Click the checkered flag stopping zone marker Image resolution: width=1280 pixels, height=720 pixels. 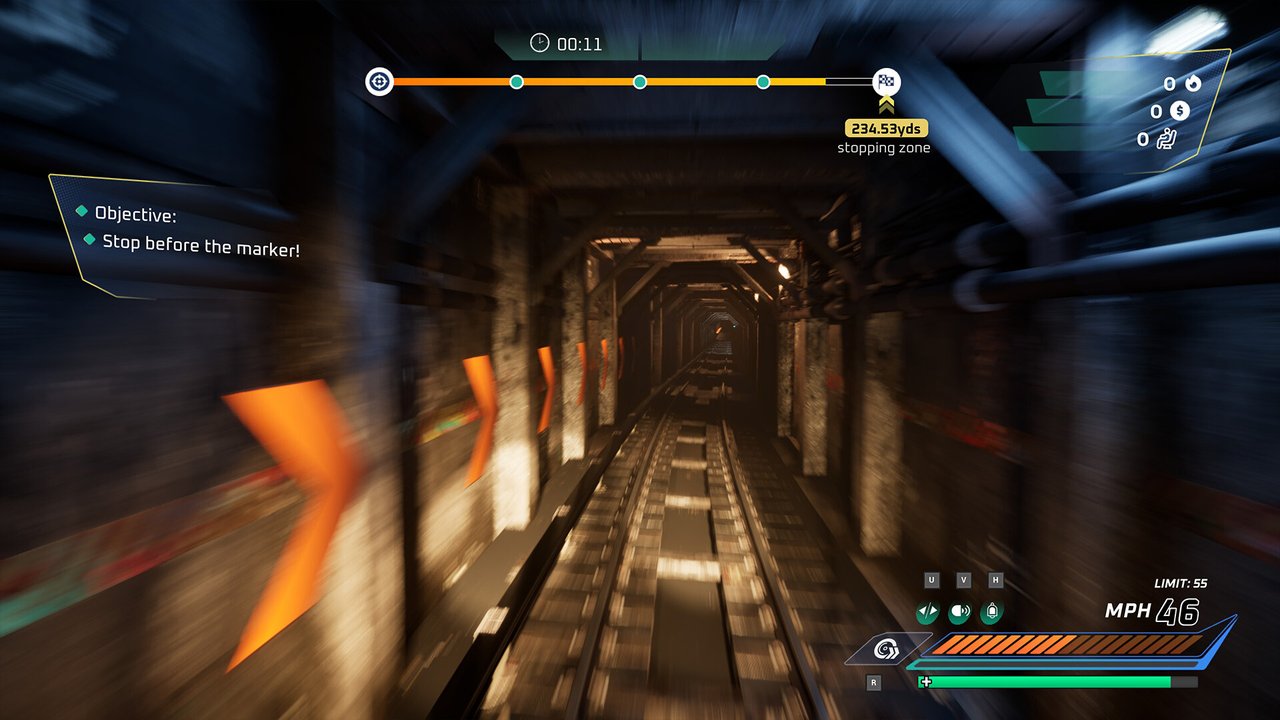tap(886, 82)
